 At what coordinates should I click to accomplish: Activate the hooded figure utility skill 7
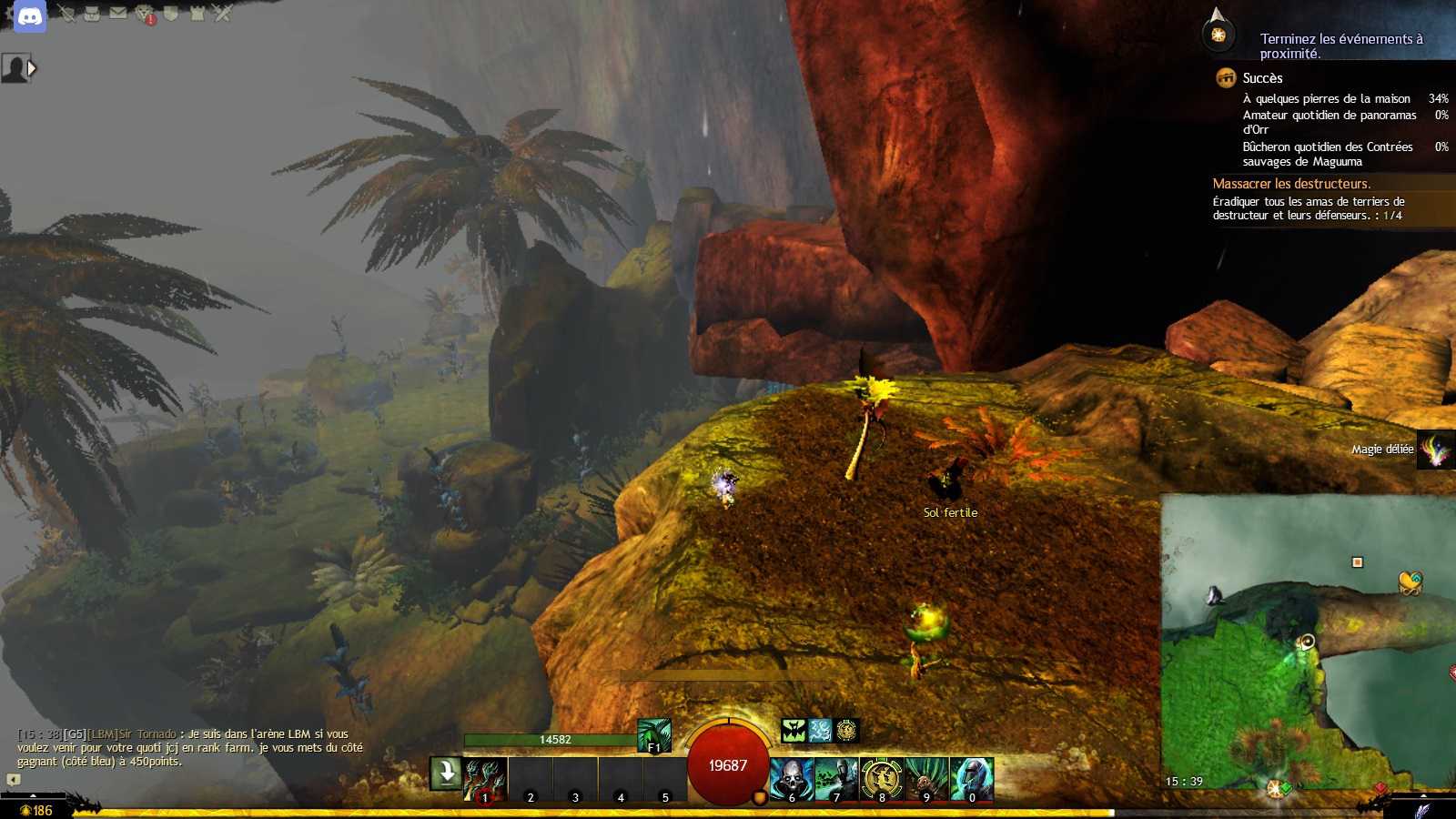coord(836,779)
